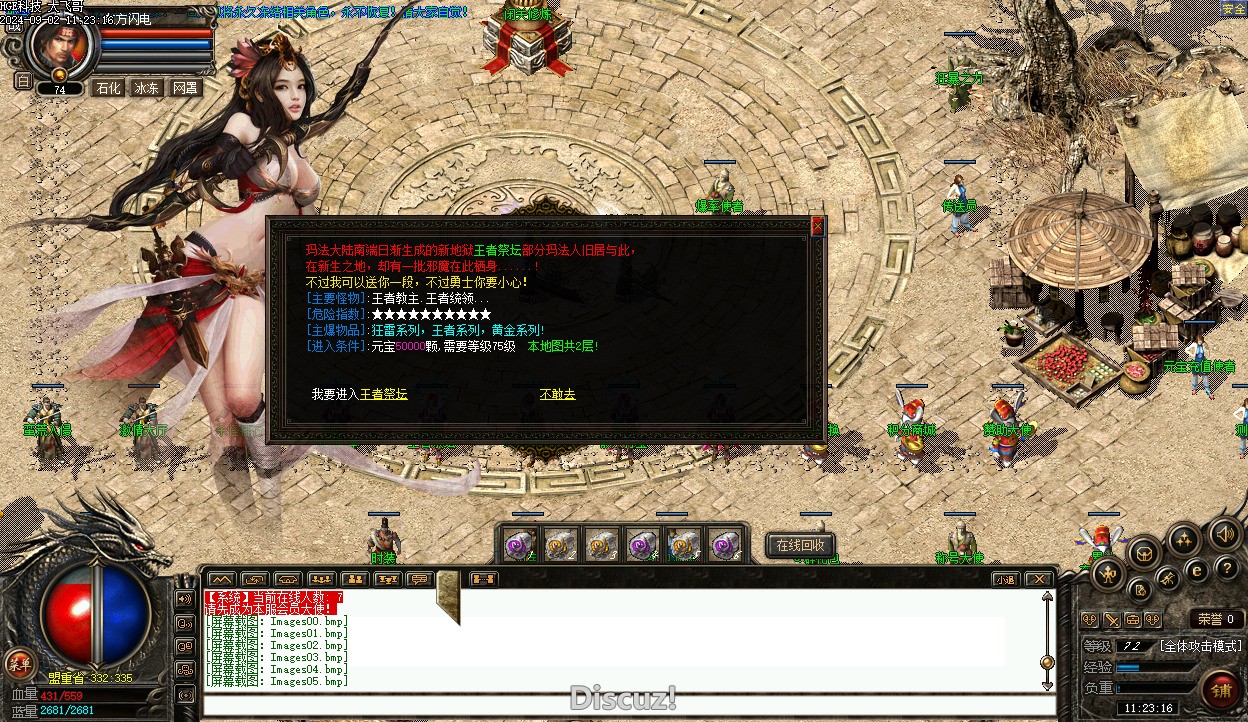The image size is (1248, 722).
Task: Toggle the 网罟 status button
Action: pos(185,88)
